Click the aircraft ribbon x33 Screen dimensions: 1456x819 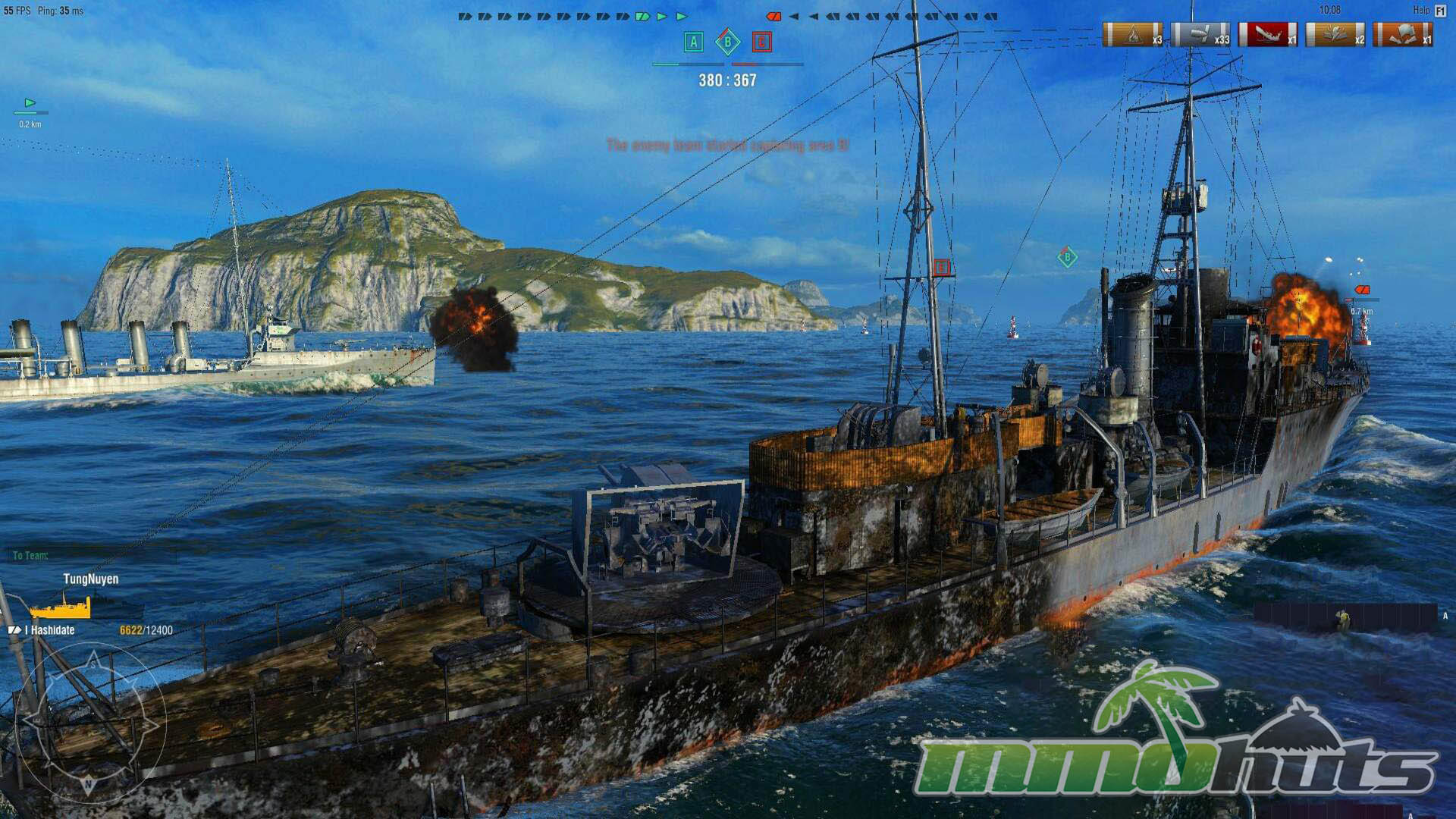[x=1200, y=35]
